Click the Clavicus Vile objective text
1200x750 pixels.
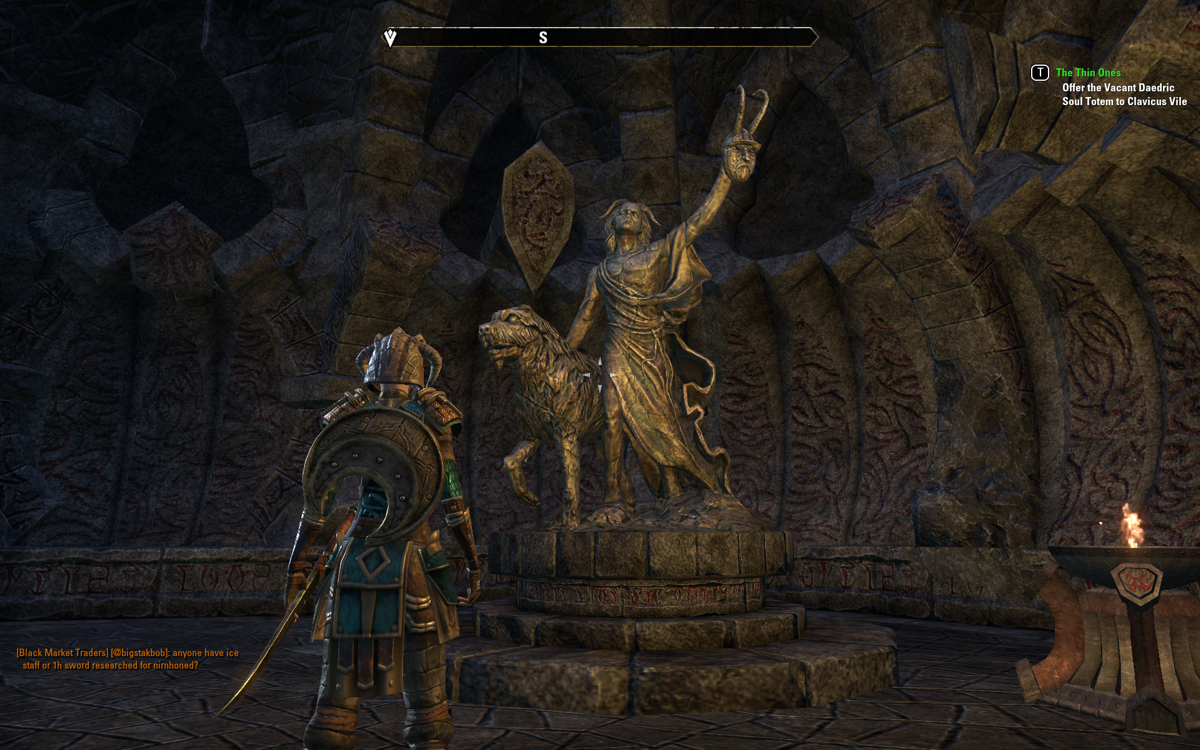point(1124,94)
